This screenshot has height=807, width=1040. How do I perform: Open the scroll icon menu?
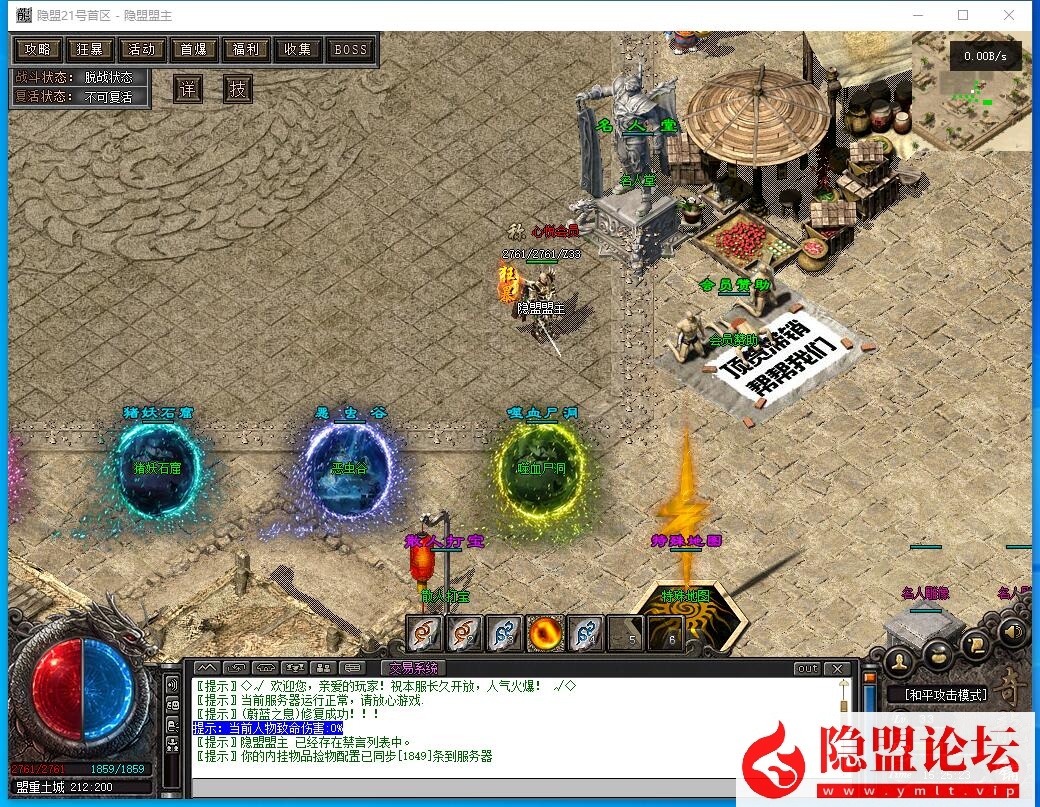click(975, 645)
